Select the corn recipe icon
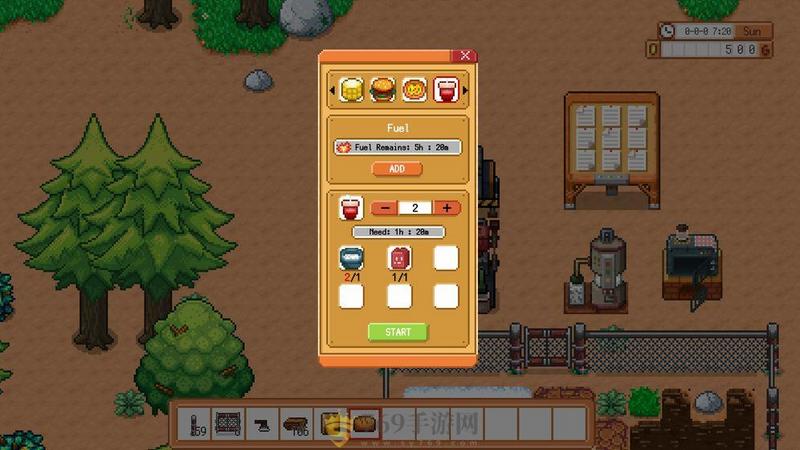The height and width of the screenshot is (450, 800). 351,90
